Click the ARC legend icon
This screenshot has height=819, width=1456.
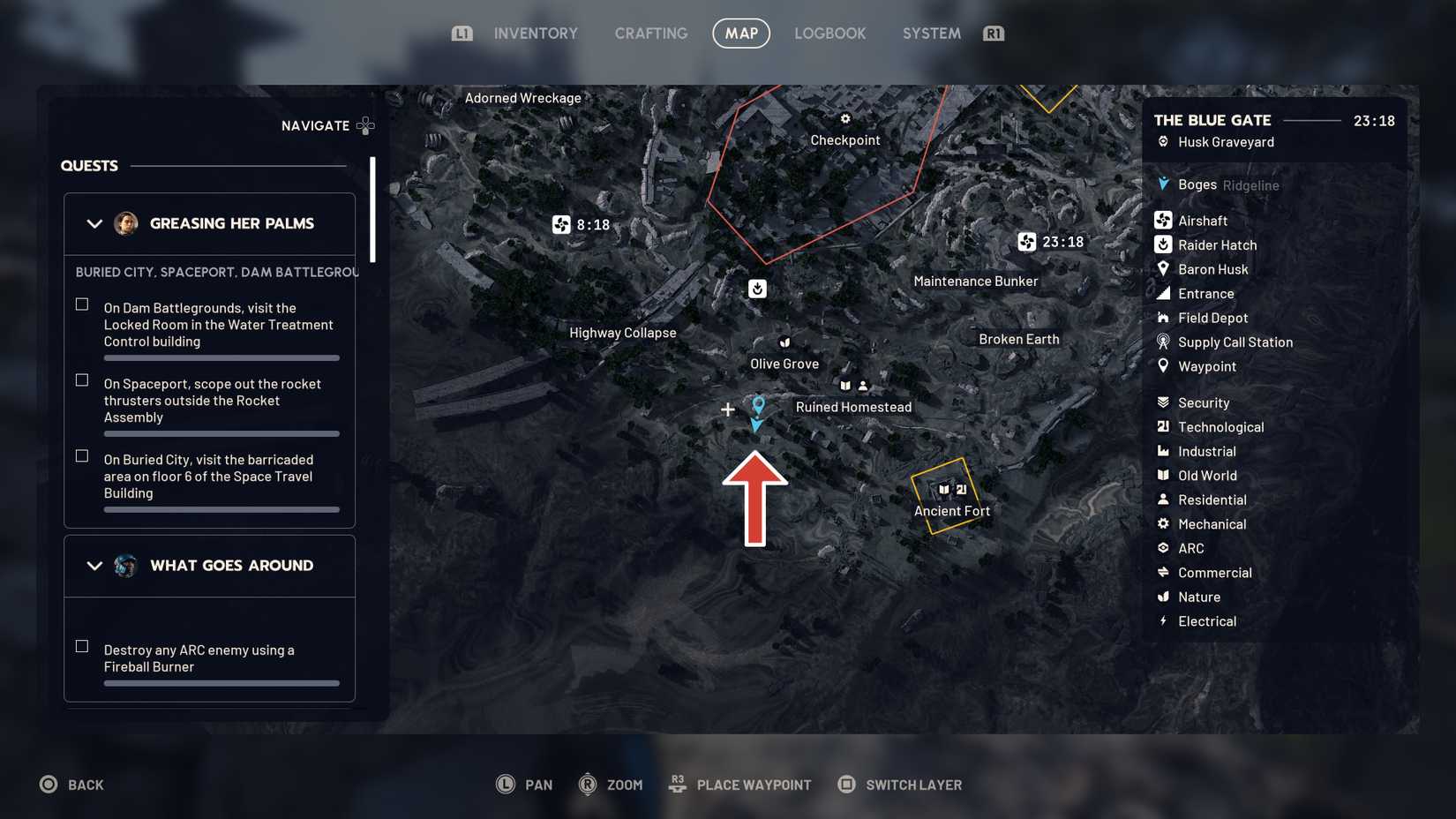pos(1162,548)
